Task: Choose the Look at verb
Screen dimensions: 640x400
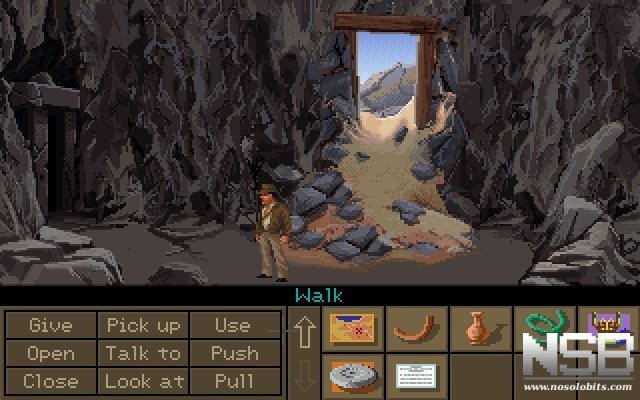Action: 143,381
